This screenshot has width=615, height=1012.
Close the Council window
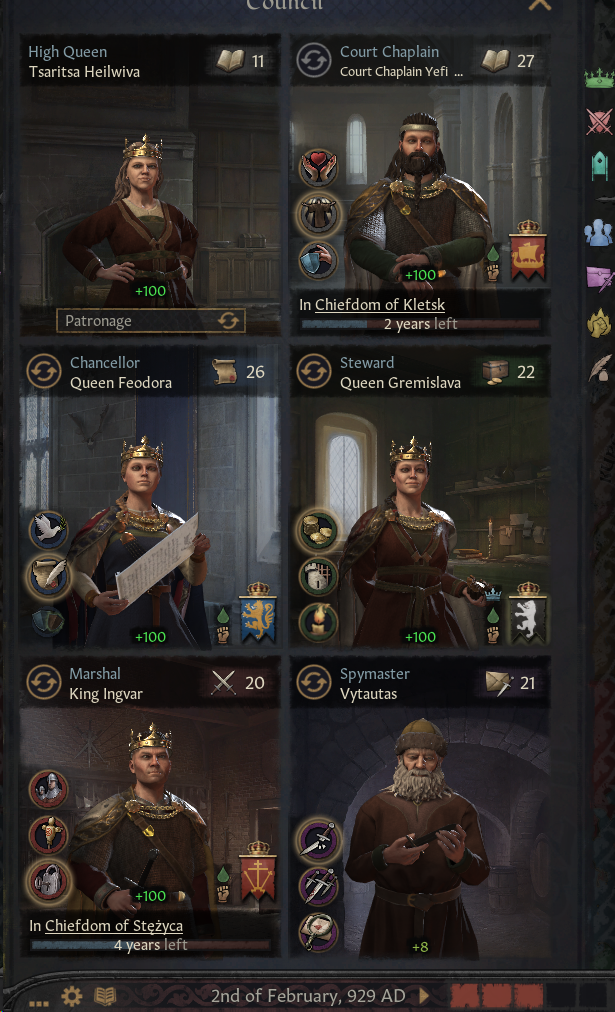click(x=540, y=6)
